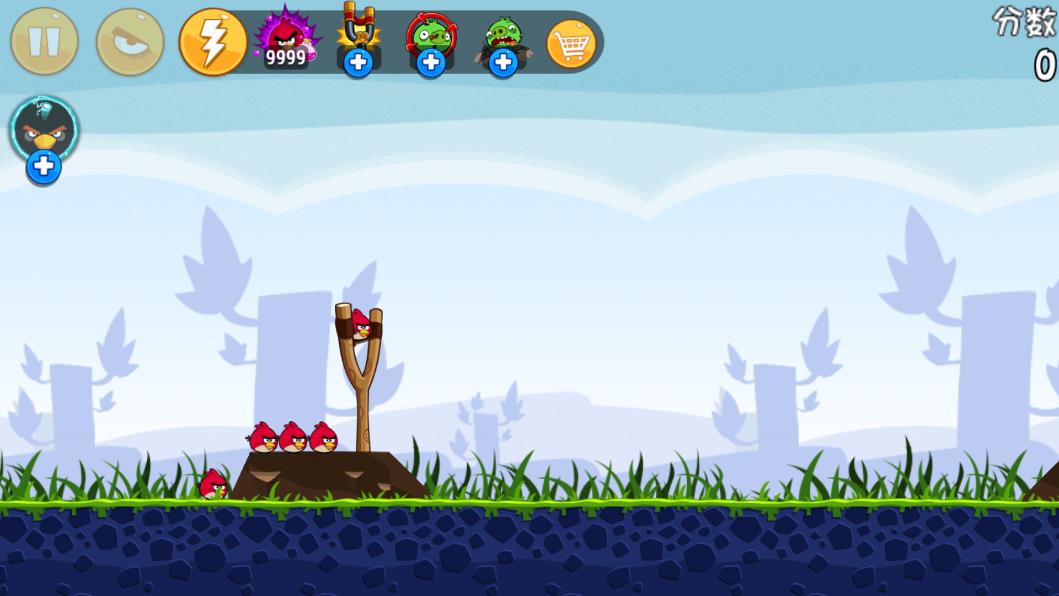Image resolution: width=1059 pixels, height=596 pixels.
Task: Activate the Mighty Eagle eye button
Action: click(130, 42)
